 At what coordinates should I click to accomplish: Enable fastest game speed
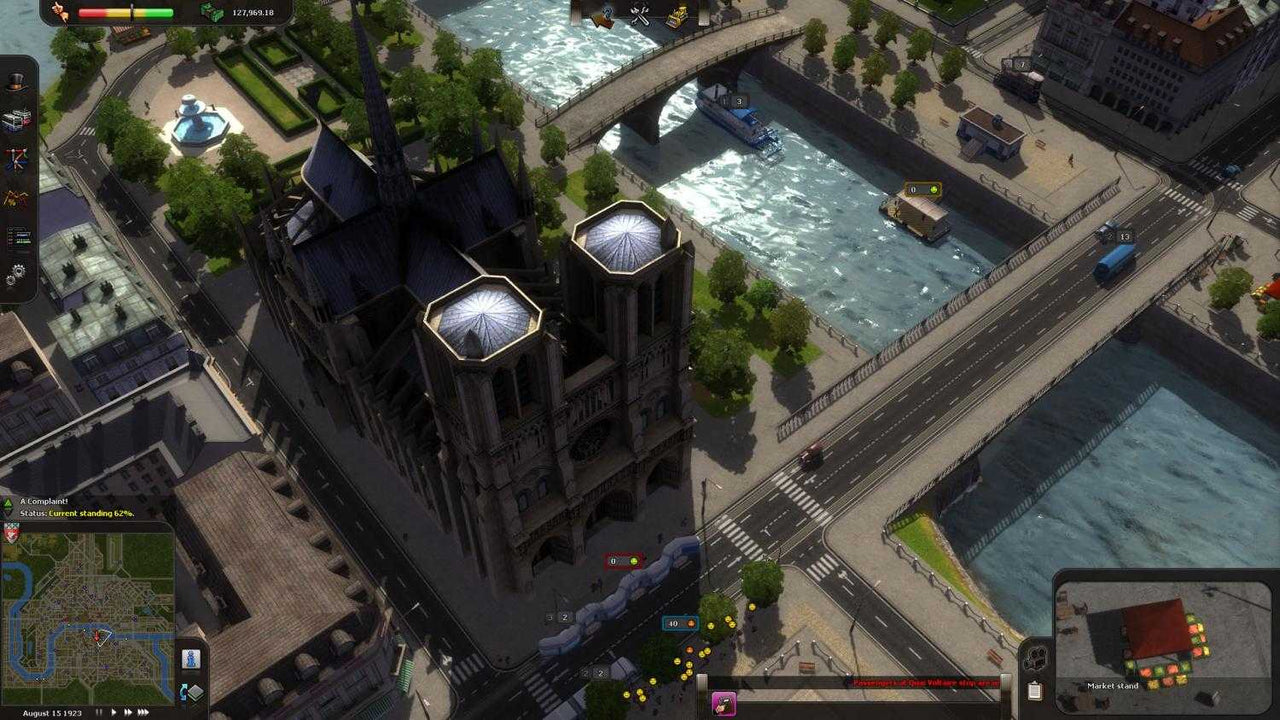pos(143,712)
